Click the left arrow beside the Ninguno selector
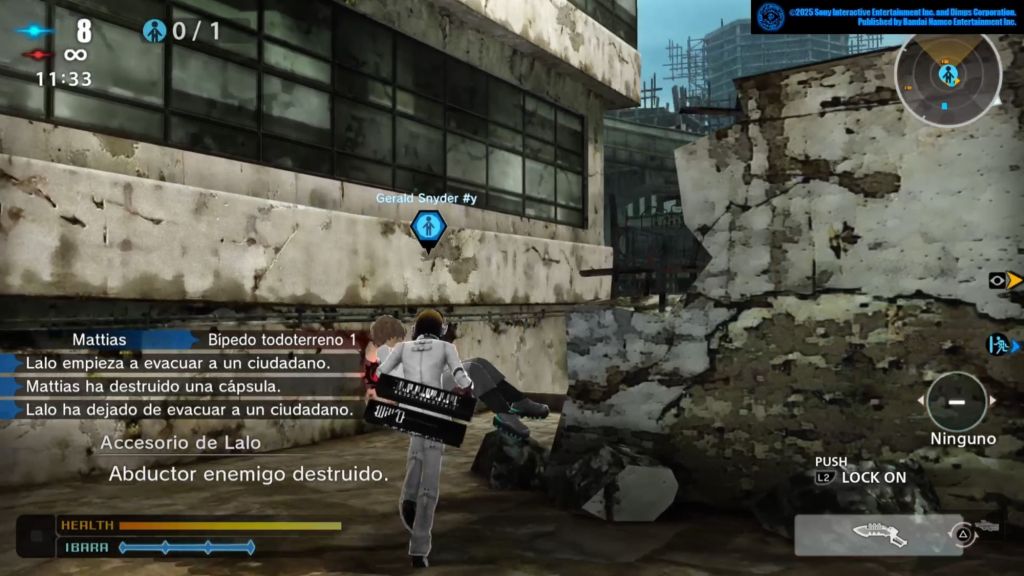This screenshot has height=576, width=1024. [x=921, y=401]
